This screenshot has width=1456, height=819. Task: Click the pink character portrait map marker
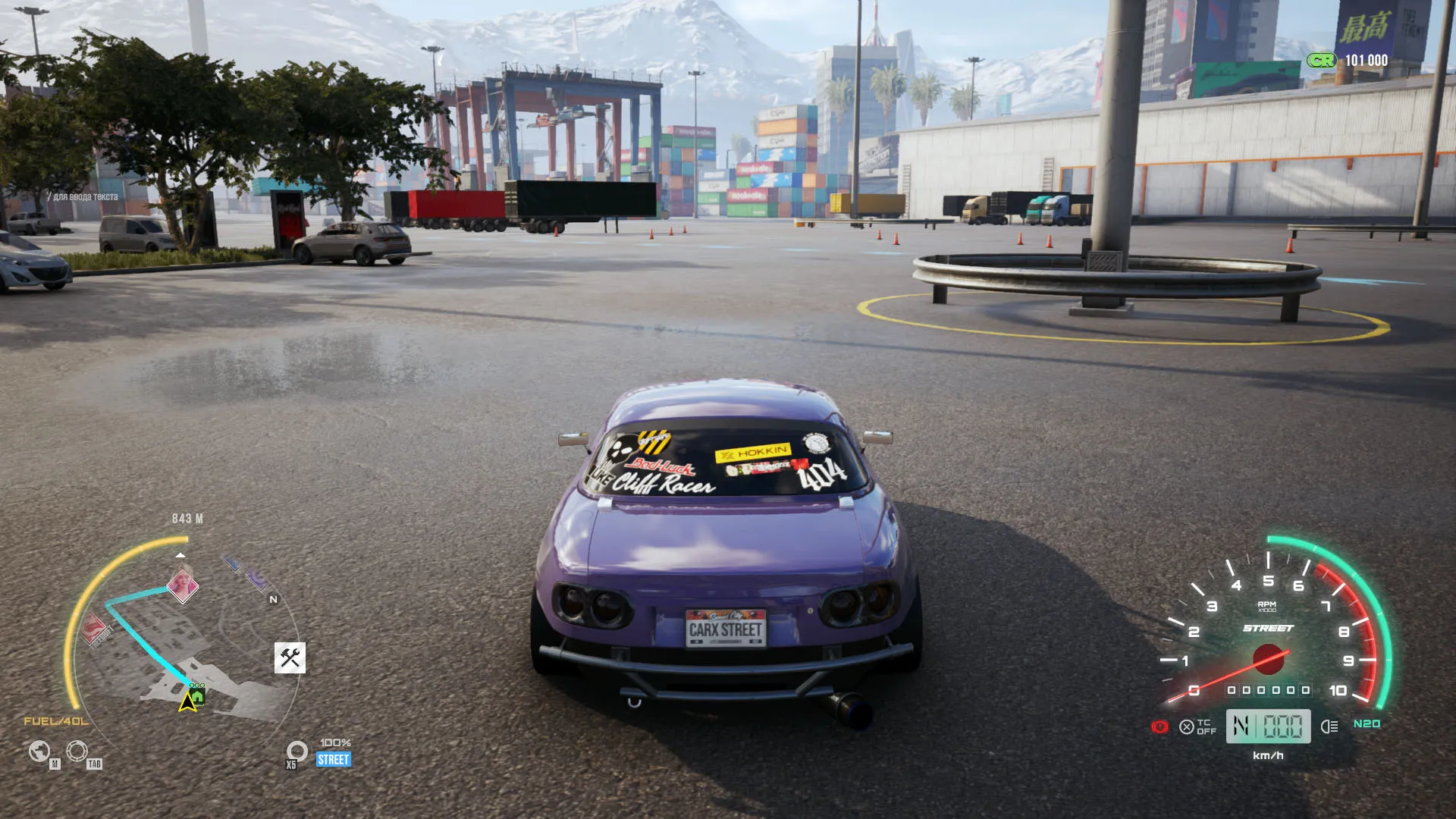click(x=182, y=585)
